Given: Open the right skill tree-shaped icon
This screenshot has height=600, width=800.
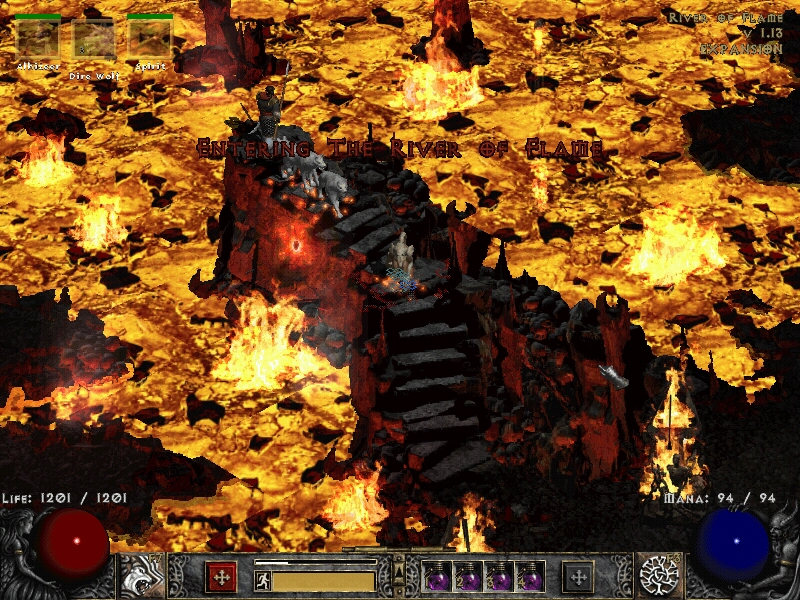Looking at the screenshot, I should tap(661, 576).
